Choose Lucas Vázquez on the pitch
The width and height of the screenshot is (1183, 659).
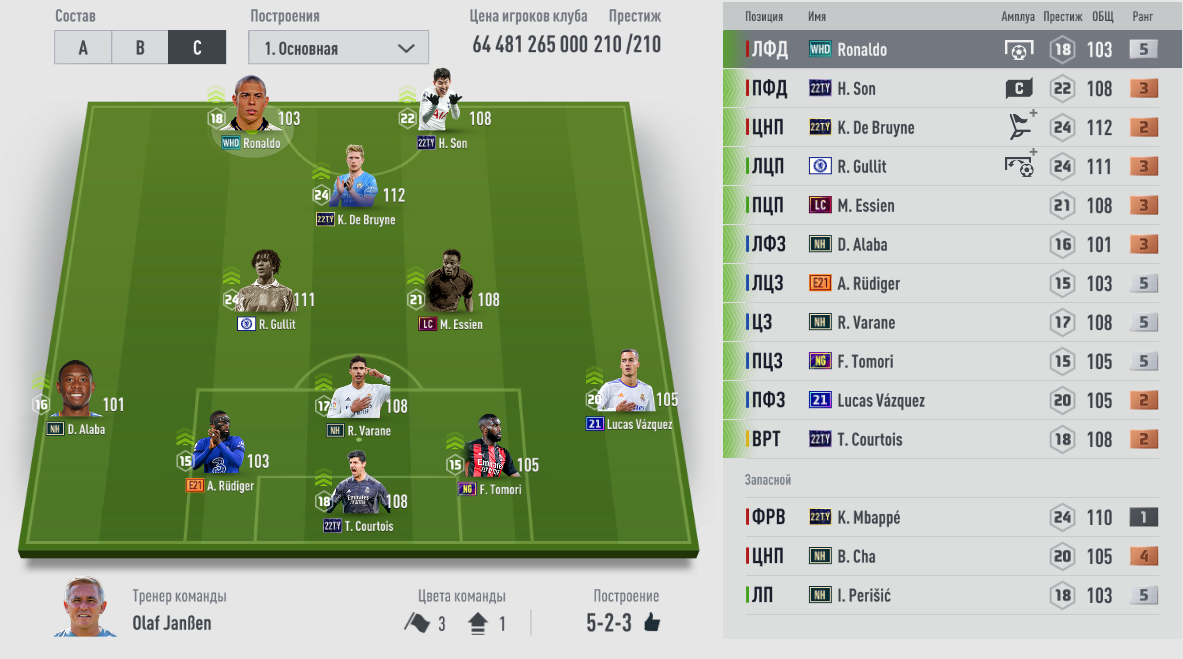pos(629,385)
